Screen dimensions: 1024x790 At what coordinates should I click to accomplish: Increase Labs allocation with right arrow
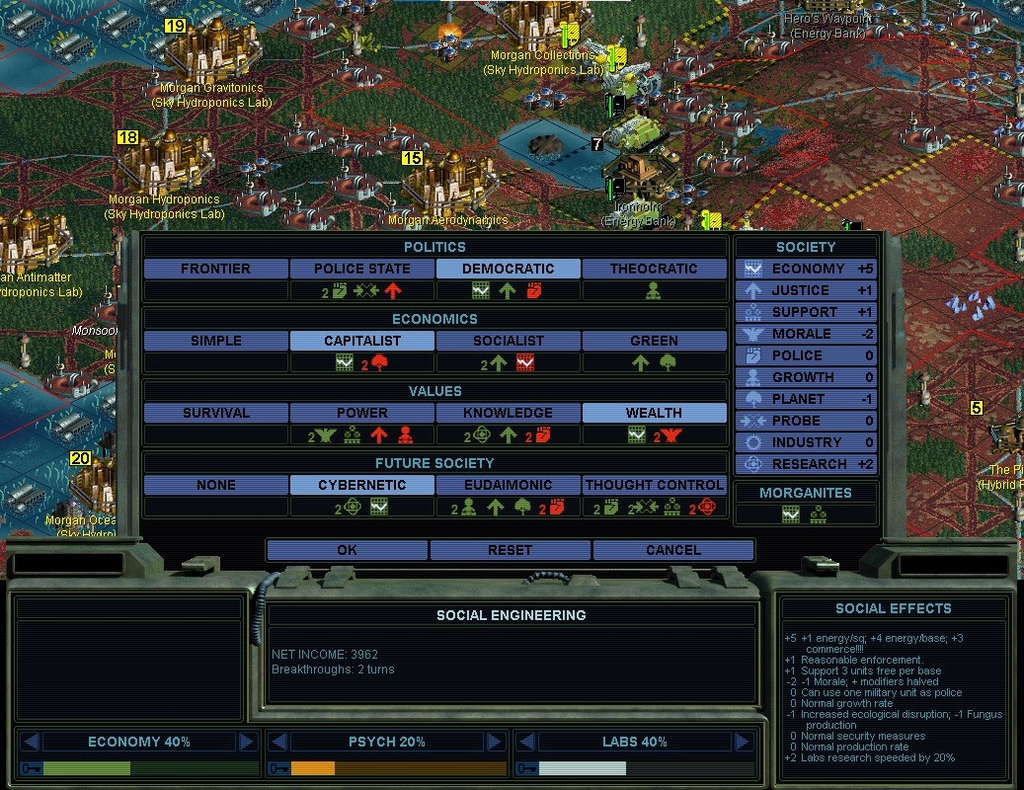[x=742, y=742]
